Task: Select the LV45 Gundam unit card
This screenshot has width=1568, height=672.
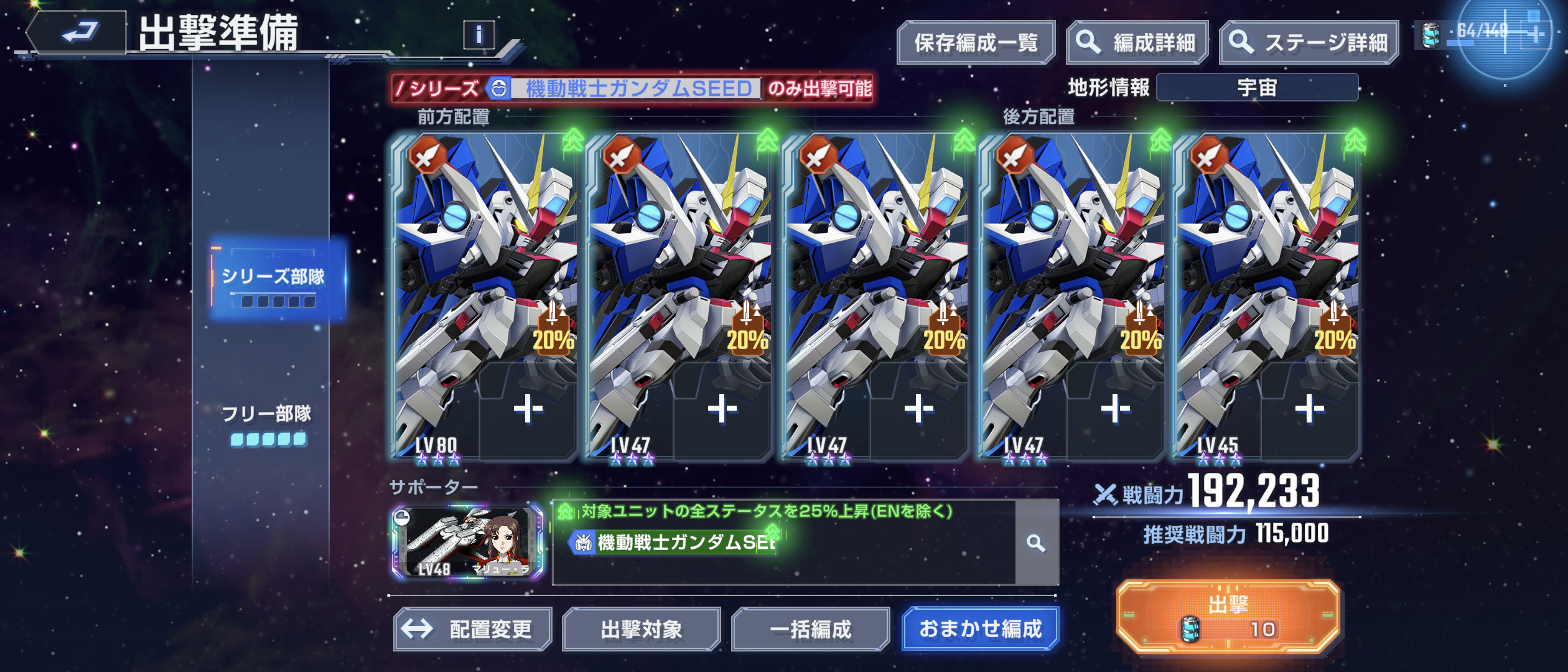Action: coord(1238,261)
